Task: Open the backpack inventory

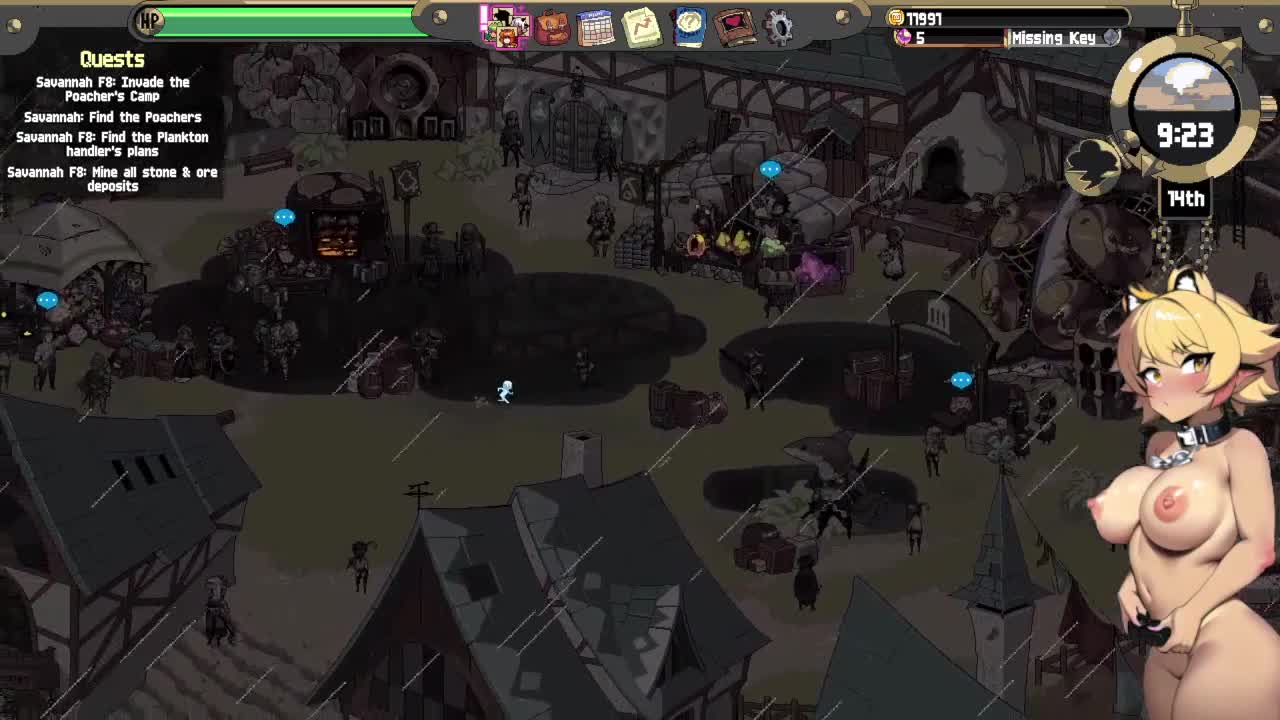Action: point(551,27)
